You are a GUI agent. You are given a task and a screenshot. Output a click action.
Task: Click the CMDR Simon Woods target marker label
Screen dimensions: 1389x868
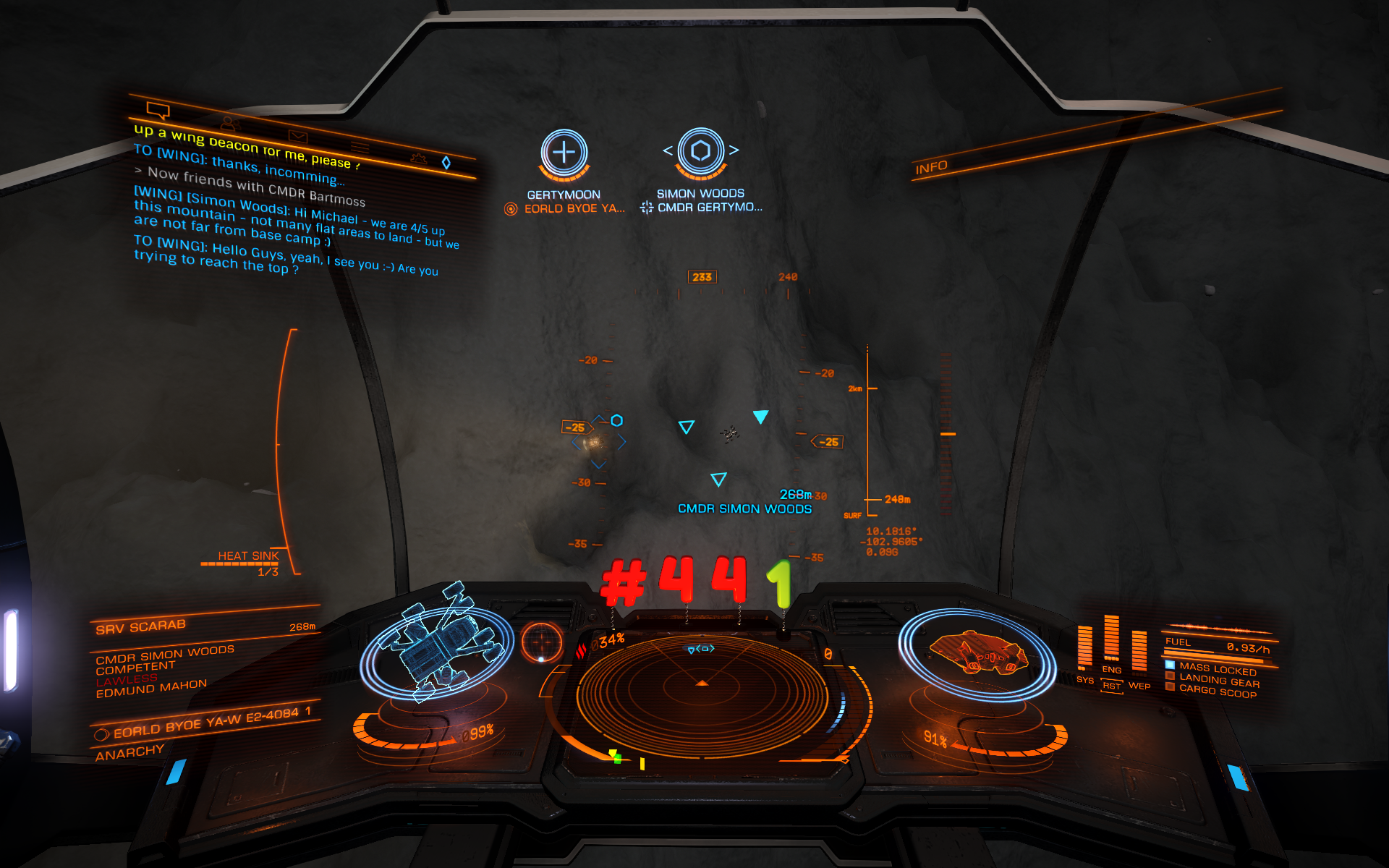click(744, 509)
